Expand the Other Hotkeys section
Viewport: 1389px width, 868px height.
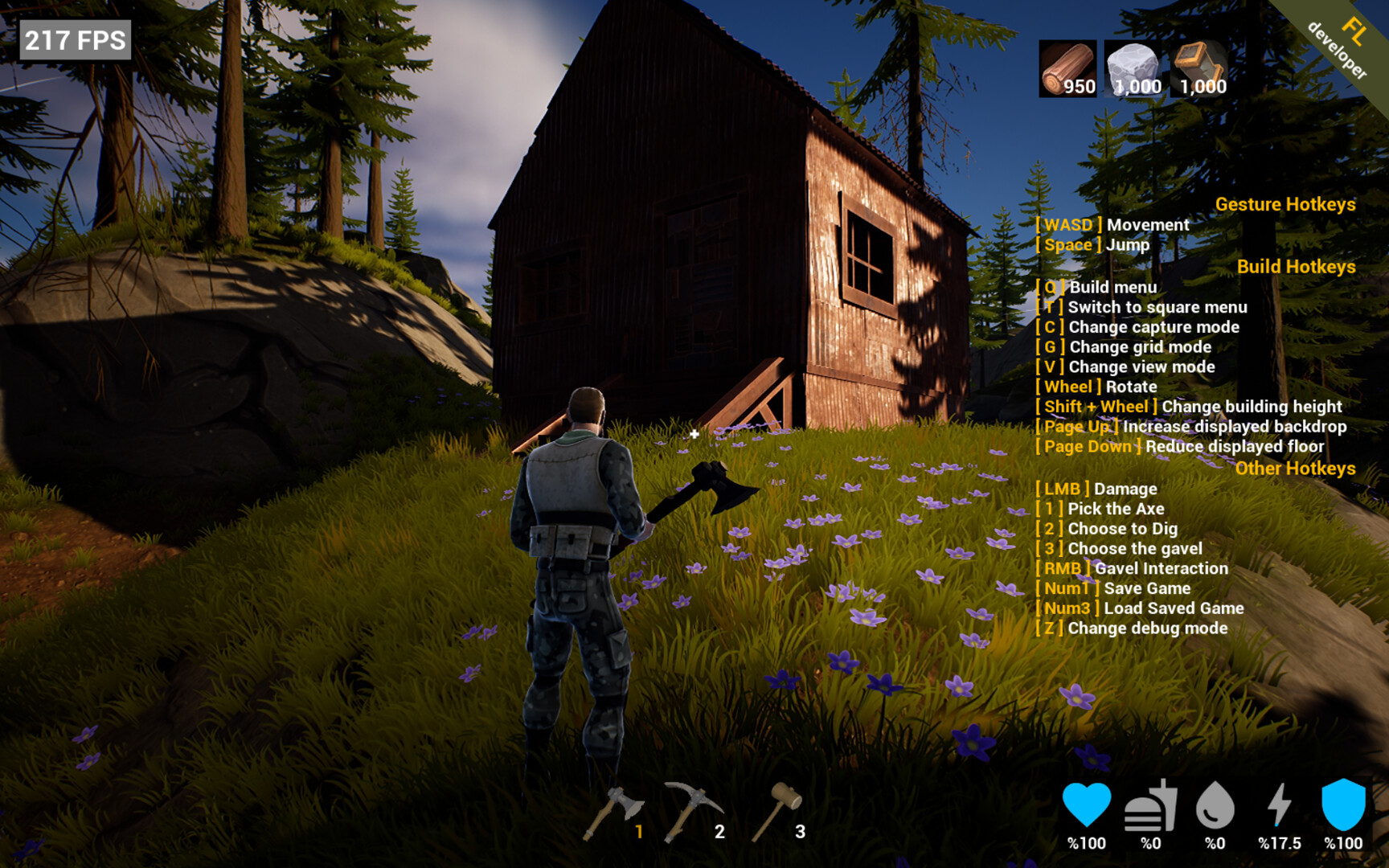pos(1296,468)
